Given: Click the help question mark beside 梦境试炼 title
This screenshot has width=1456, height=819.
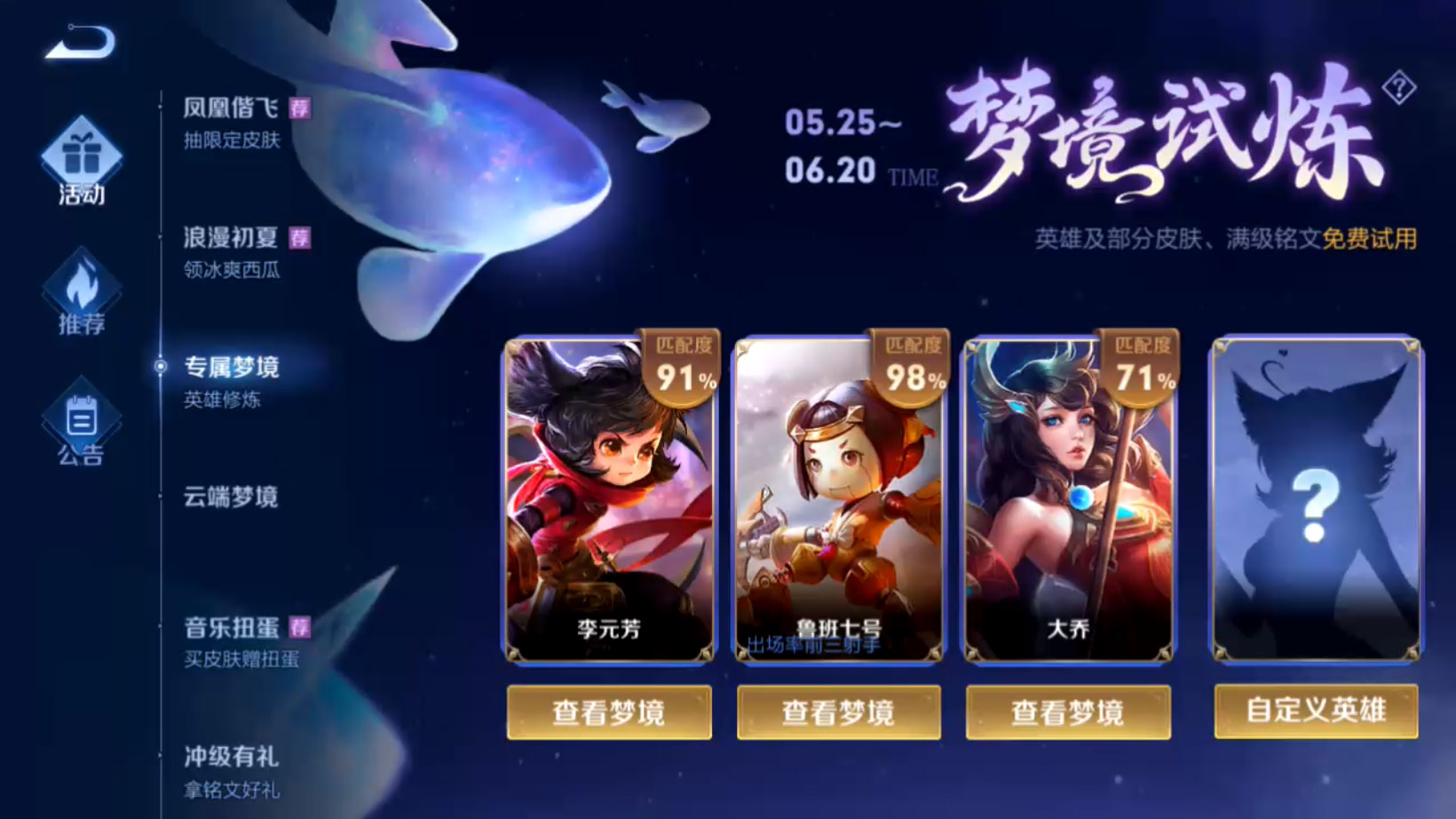Looking at the screenshot, I should (1398, 89).
